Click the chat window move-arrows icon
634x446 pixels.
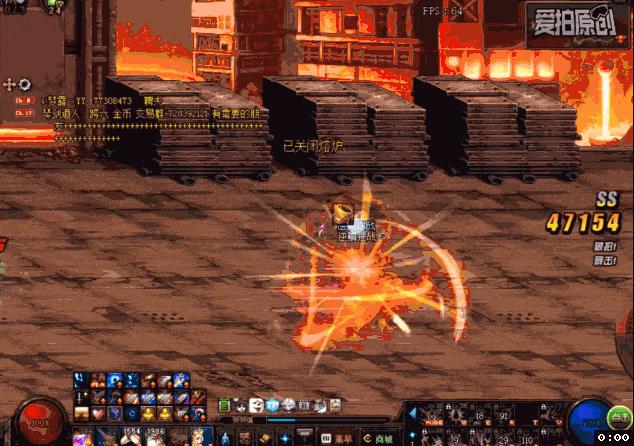click(x=10, y=84)
